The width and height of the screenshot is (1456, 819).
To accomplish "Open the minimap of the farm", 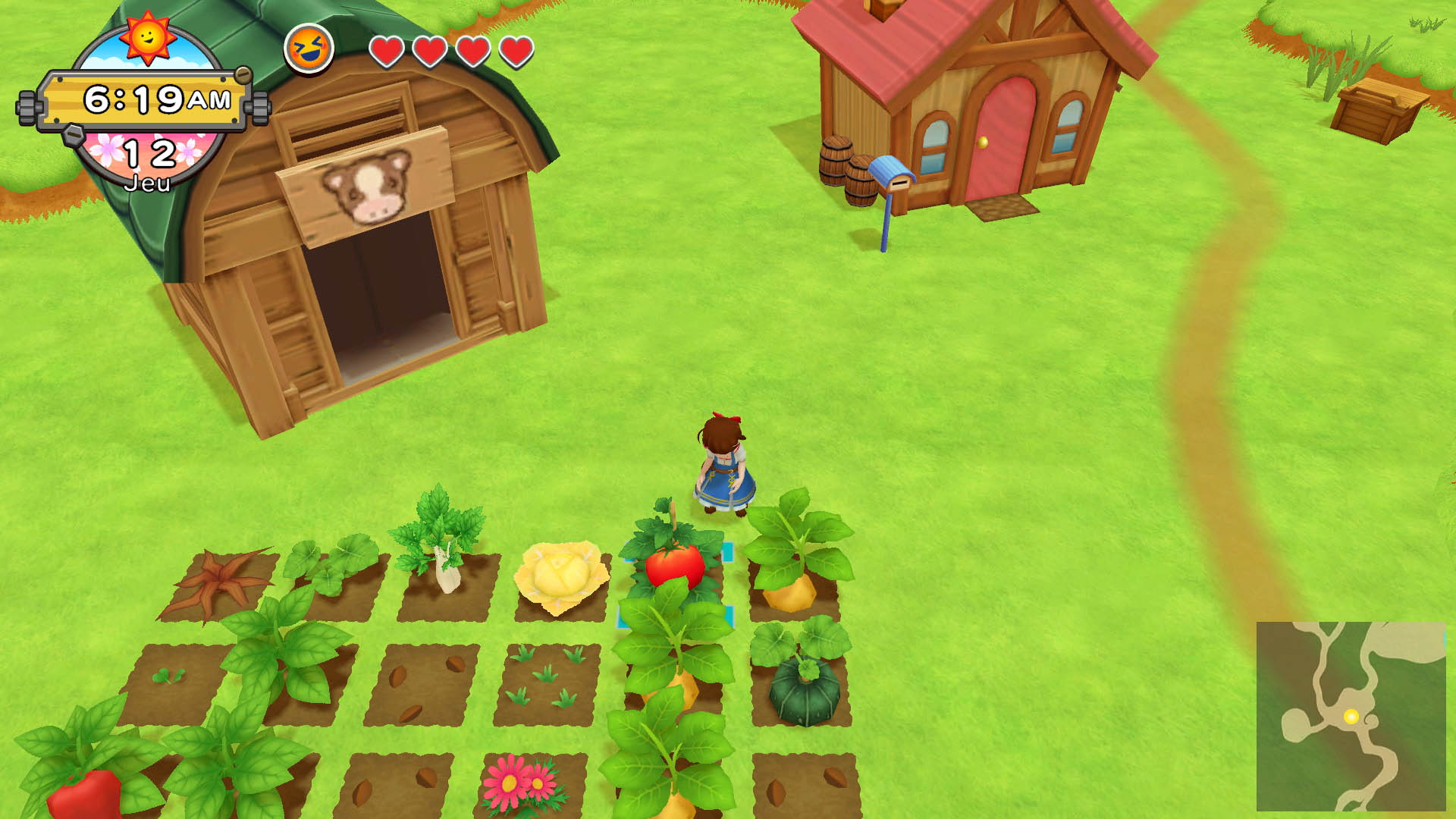I will pyautogui.click(x=1351, y=716).
